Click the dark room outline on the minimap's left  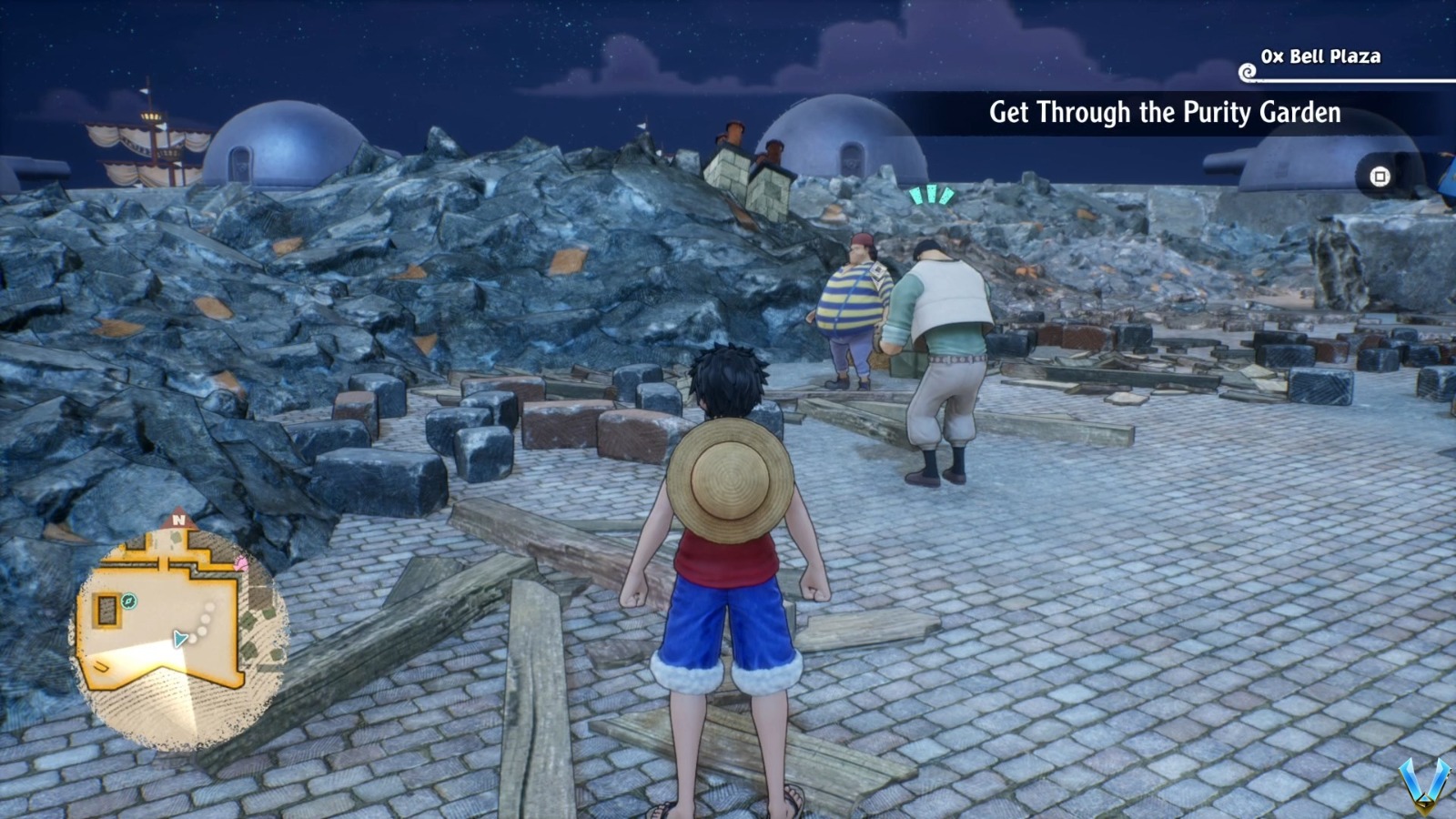pyautogui.click(x=106, y=611)
